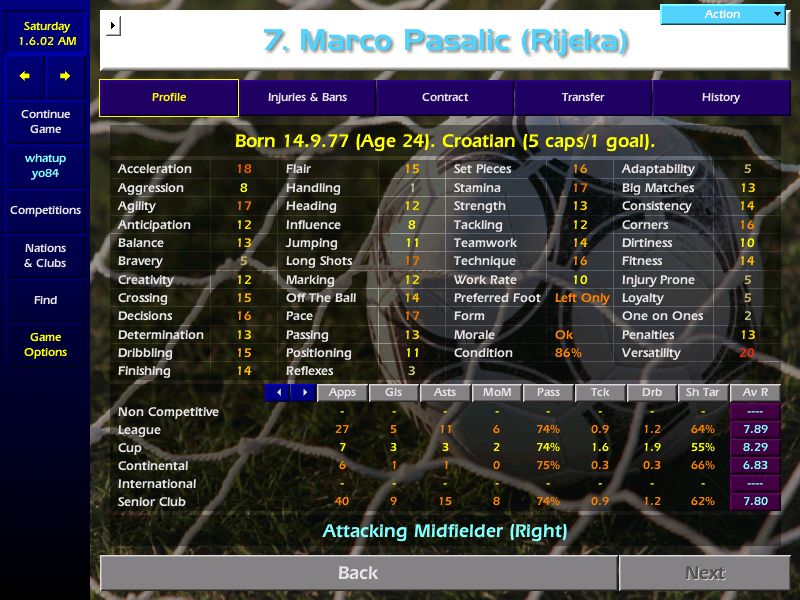
Task: Open the whatup yo84 manager menu
Action: 46,166
